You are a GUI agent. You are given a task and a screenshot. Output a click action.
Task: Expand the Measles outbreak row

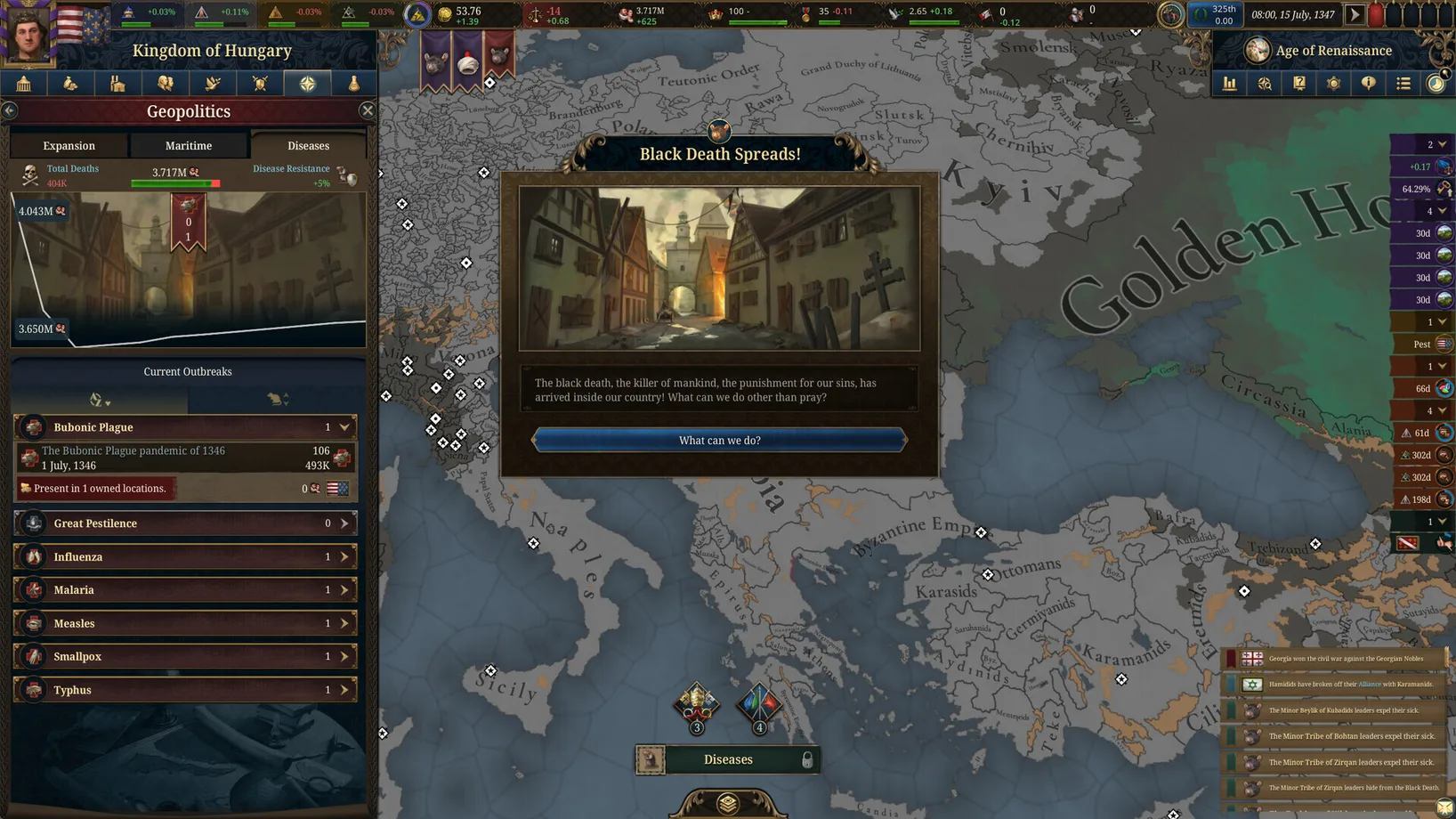(344, 623)
